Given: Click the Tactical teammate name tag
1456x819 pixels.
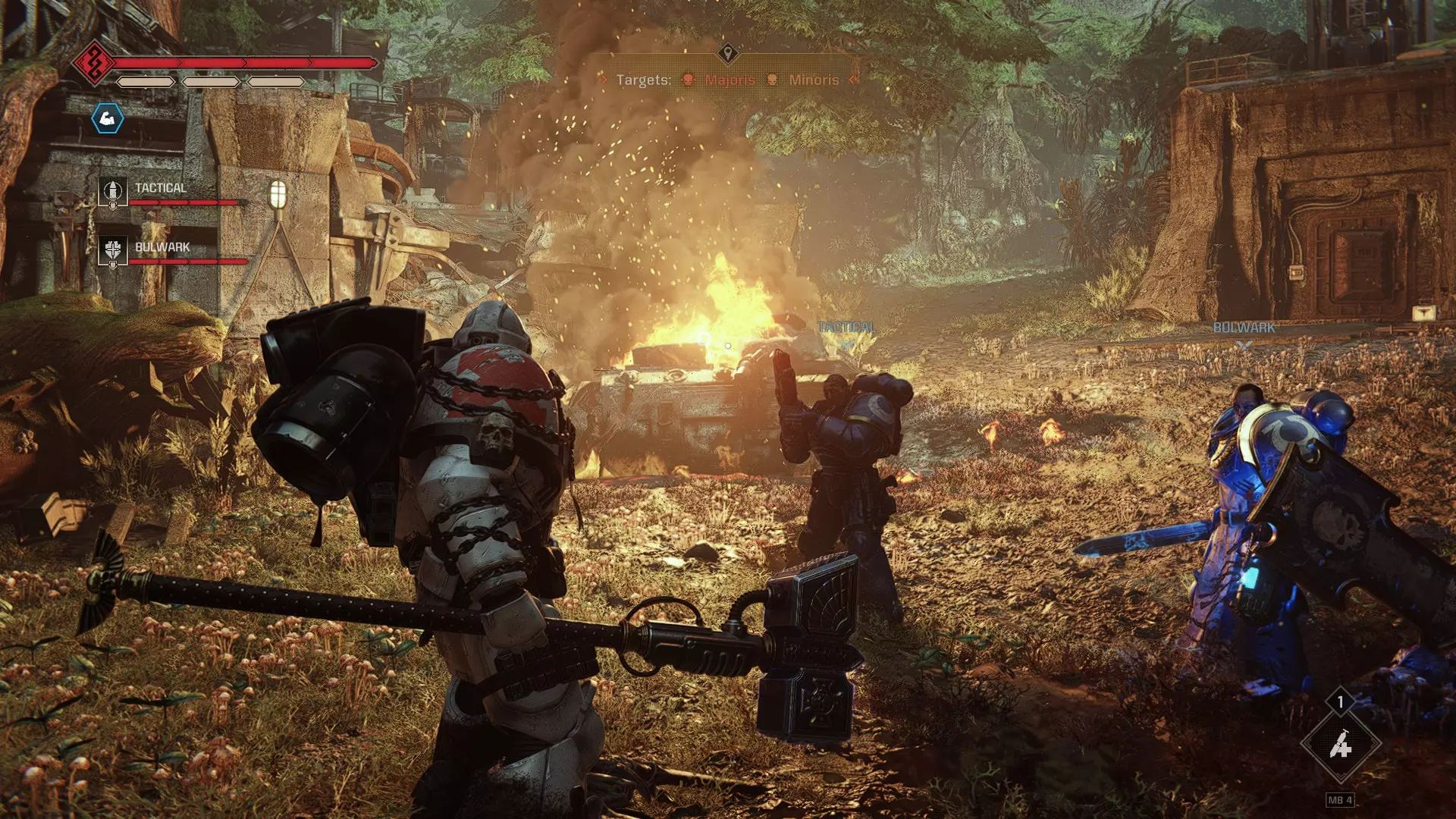Looking at the screenshot, I should coord(846,328).
